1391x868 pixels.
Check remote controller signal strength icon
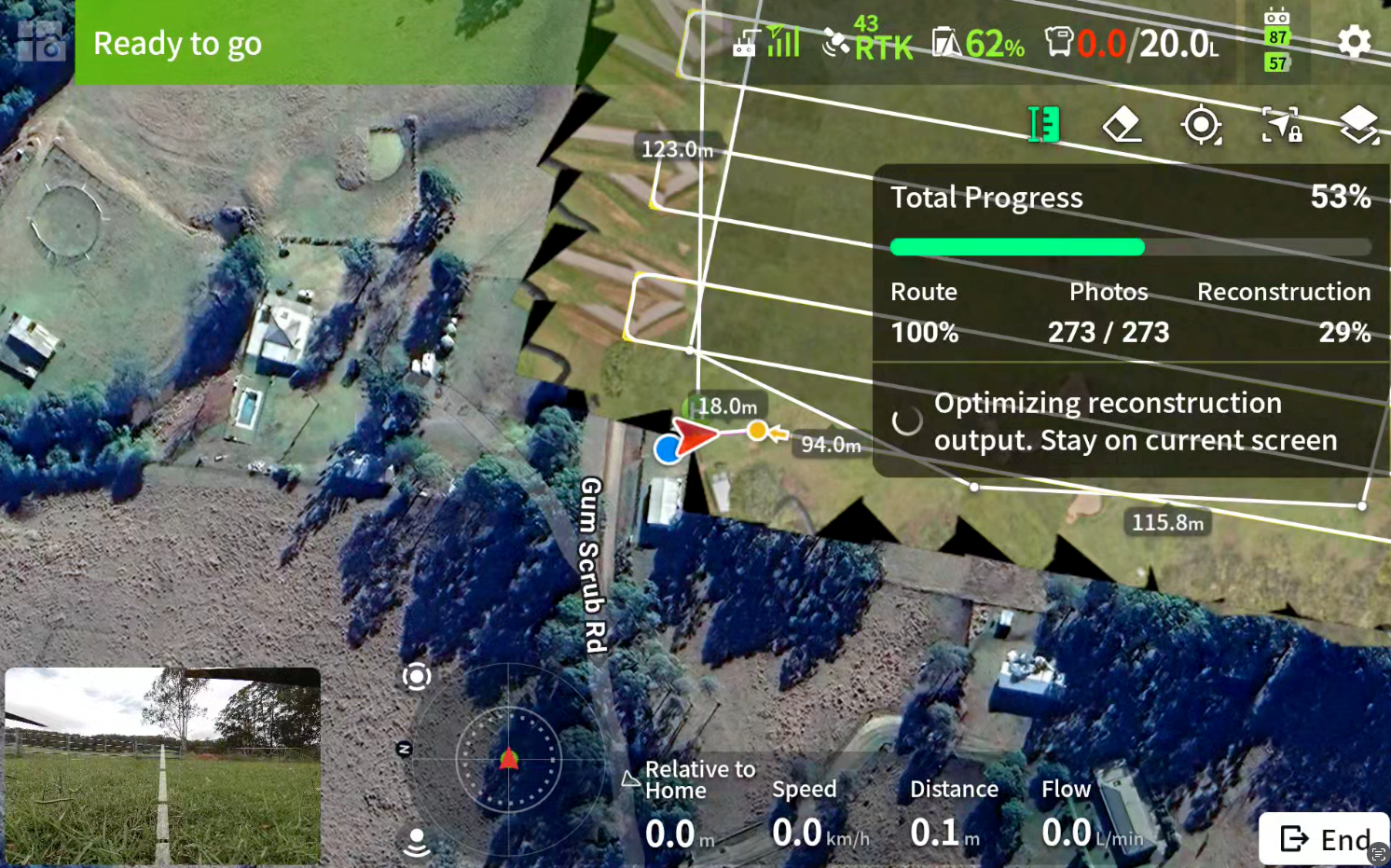(x=766, y=41)
